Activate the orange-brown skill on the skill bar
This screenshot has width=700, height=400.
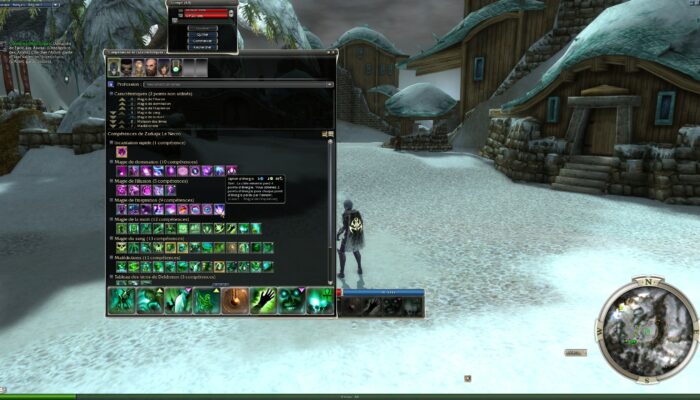tap(235, 300)
